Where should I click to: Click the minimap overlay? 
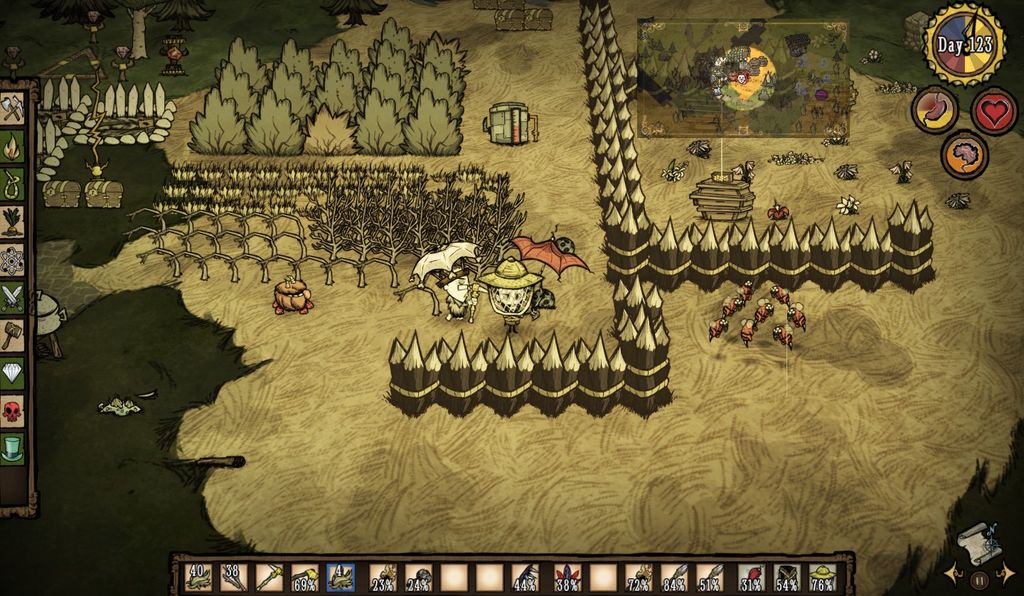click(742, 78)
